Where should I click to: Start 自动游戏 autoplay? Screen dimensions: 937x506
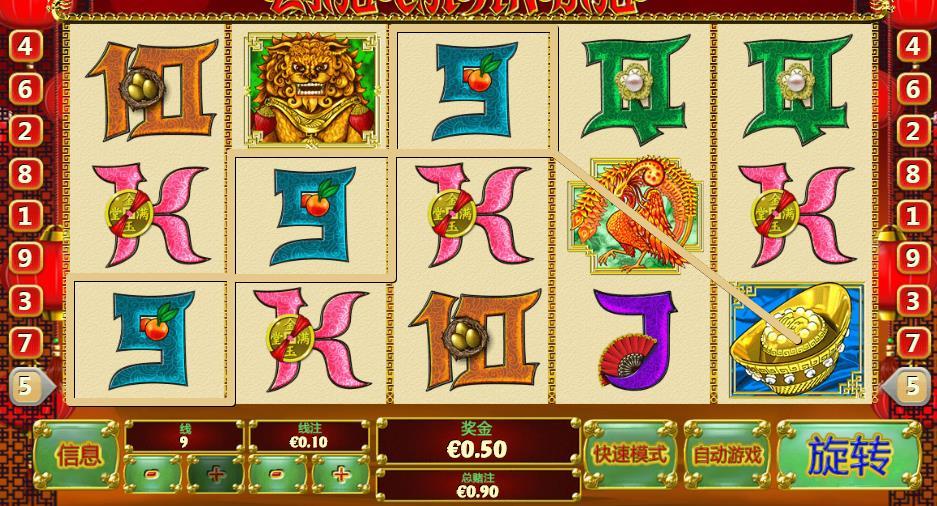(x=727, y=455)
